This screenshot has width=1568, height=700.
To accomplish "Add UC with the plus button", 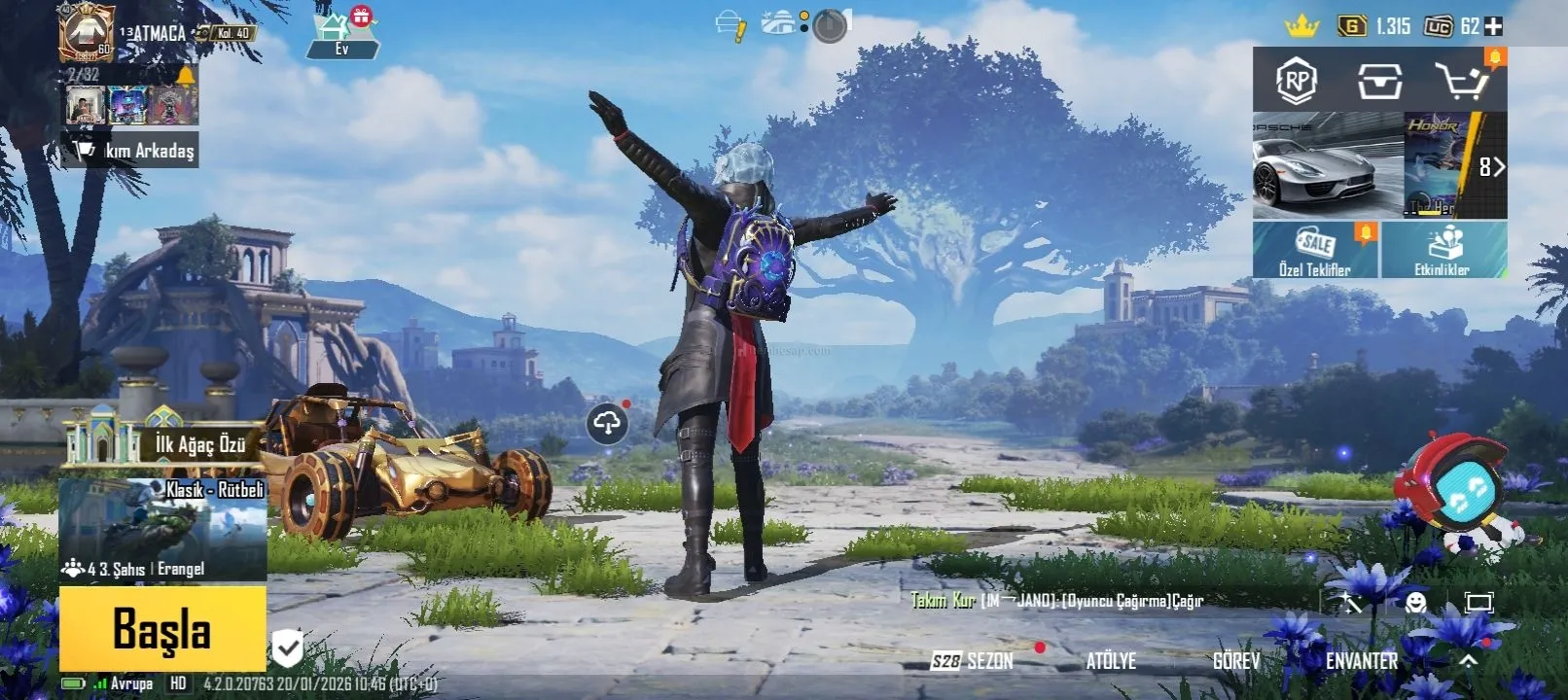I will [1493, 26].
